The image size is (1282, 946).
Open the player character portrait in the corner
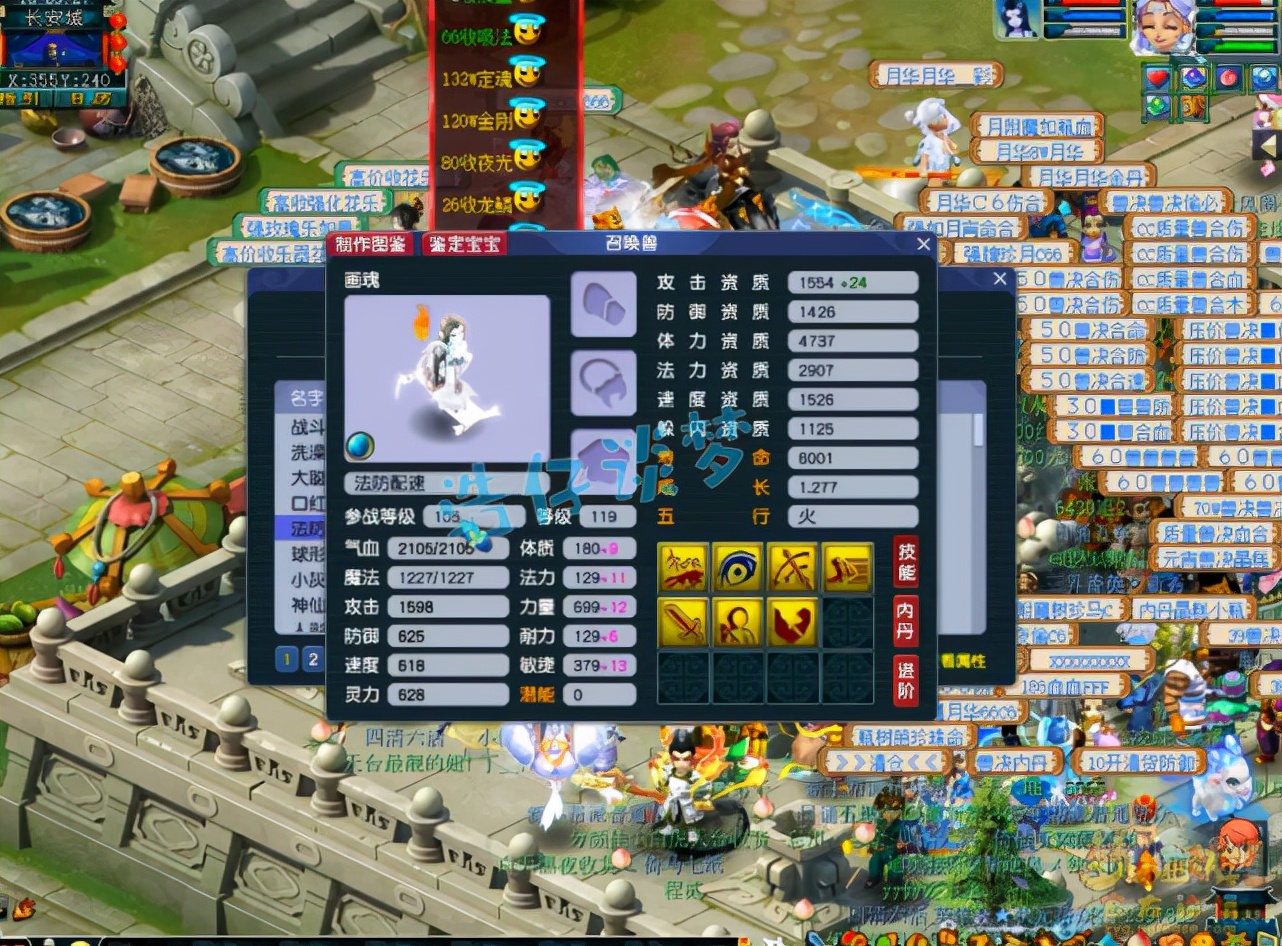tap(1162, 28)
